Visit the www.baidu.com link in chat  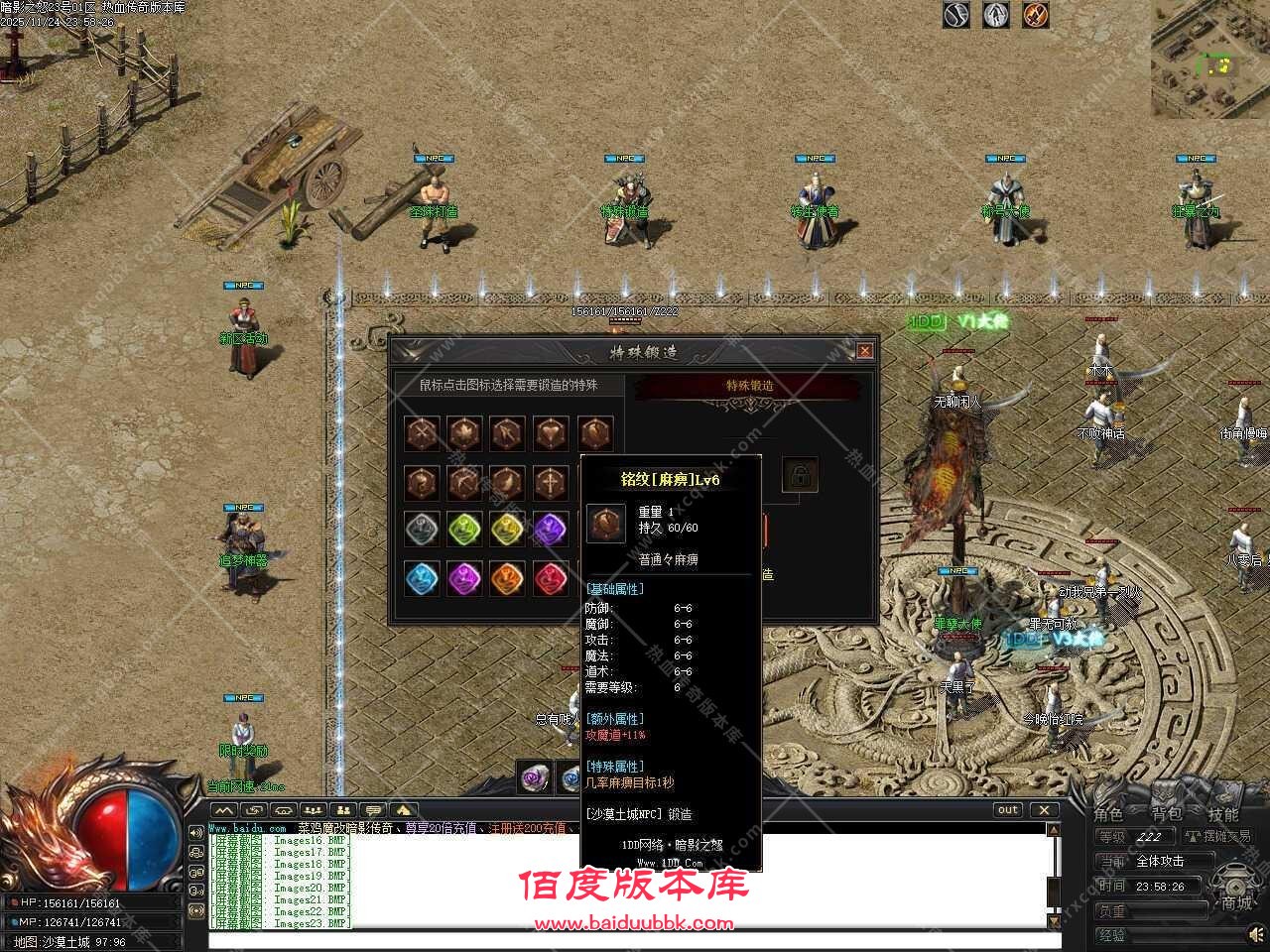(x=249, y=829)
